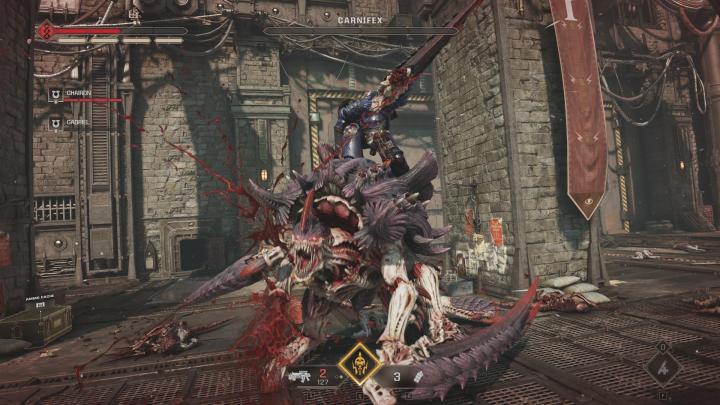The image size is (720, 405).
Task: Click the red player emblem icon
Action: click(44, 31)
